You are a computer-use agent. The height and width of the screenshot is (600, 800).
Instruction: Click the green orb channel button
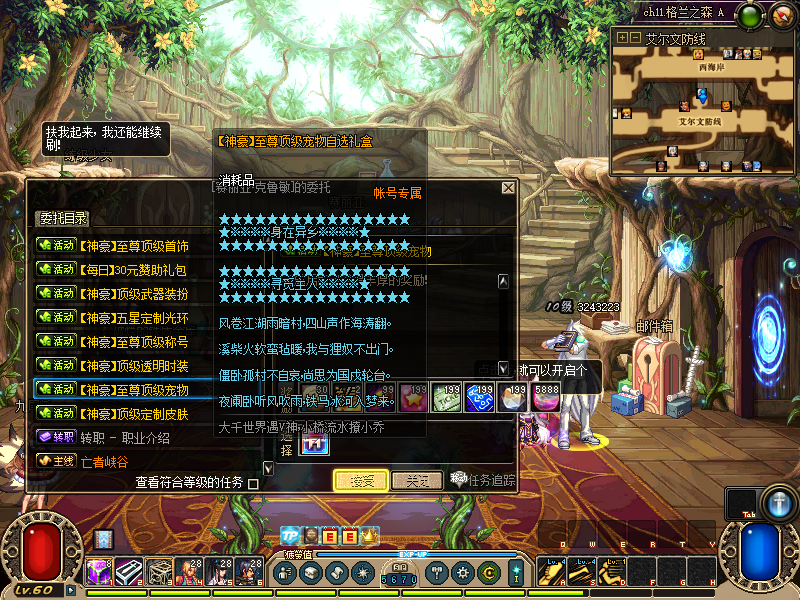[x=752, y=16]
